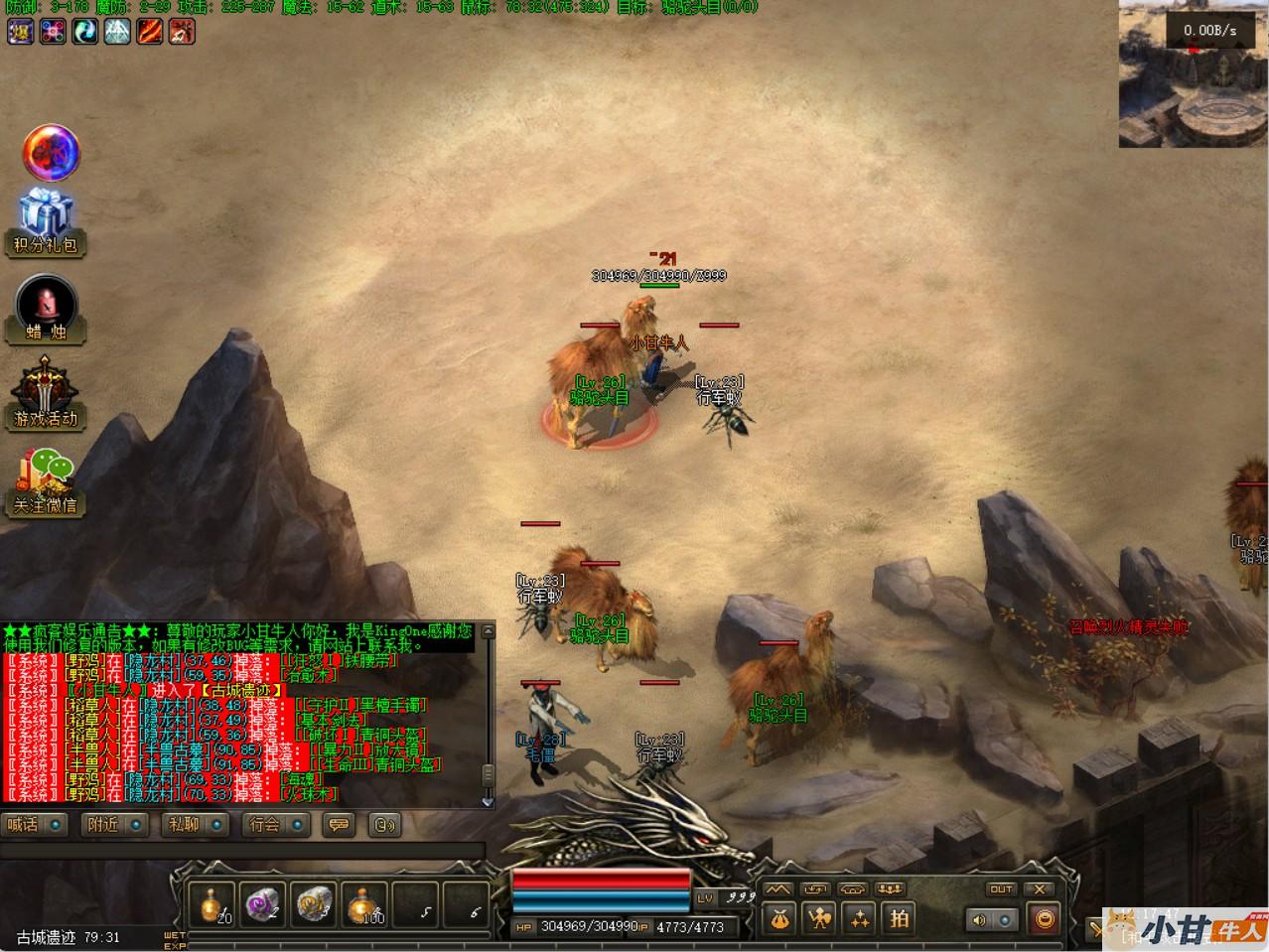The width and height of the screenshot is (1269, 952).
Task: Use the golden scroll in hotbar slot 3
Action: click(x=315, y=903)
